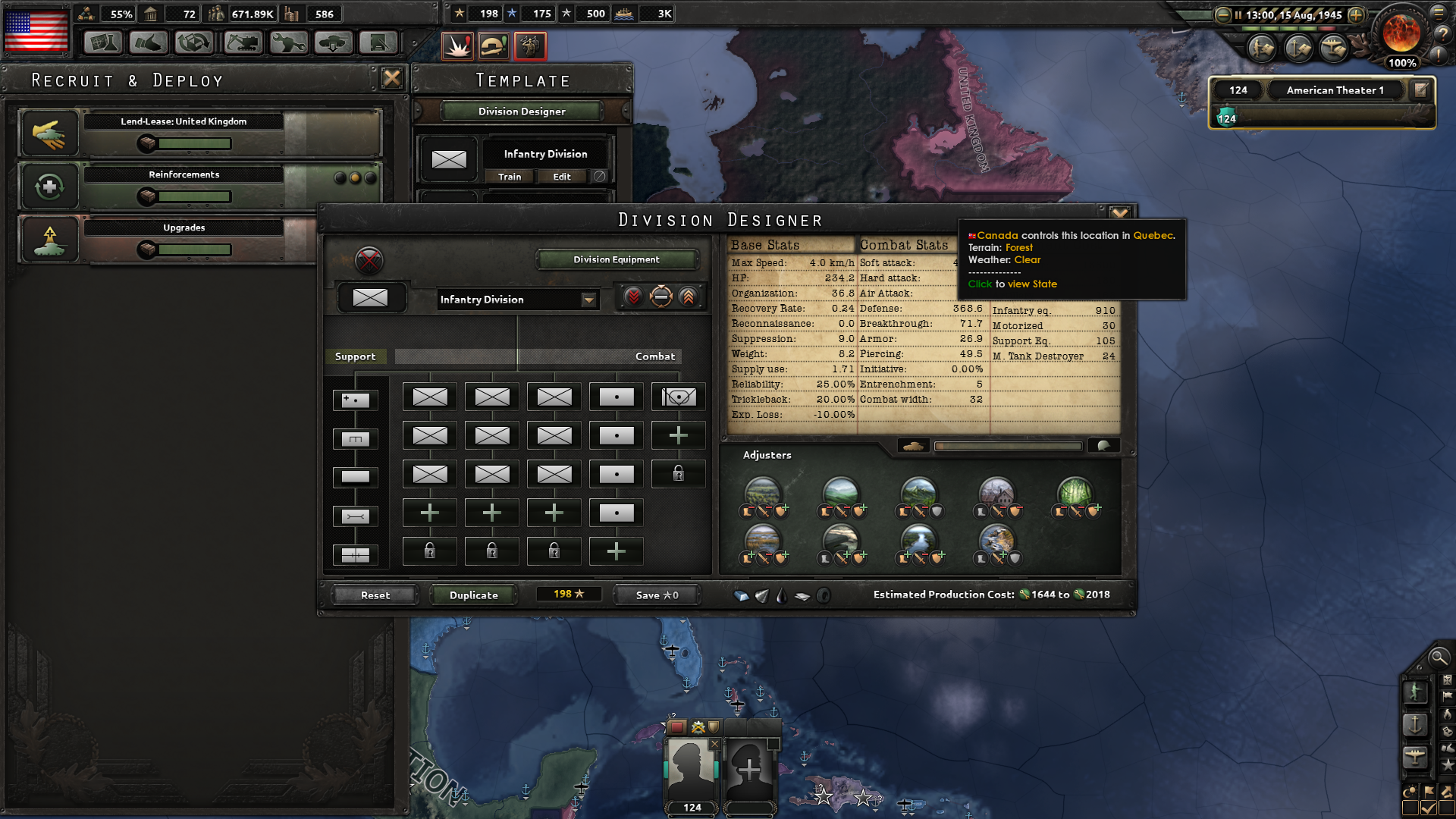Open the Trade menu with the crate icon

pos(195,43)
